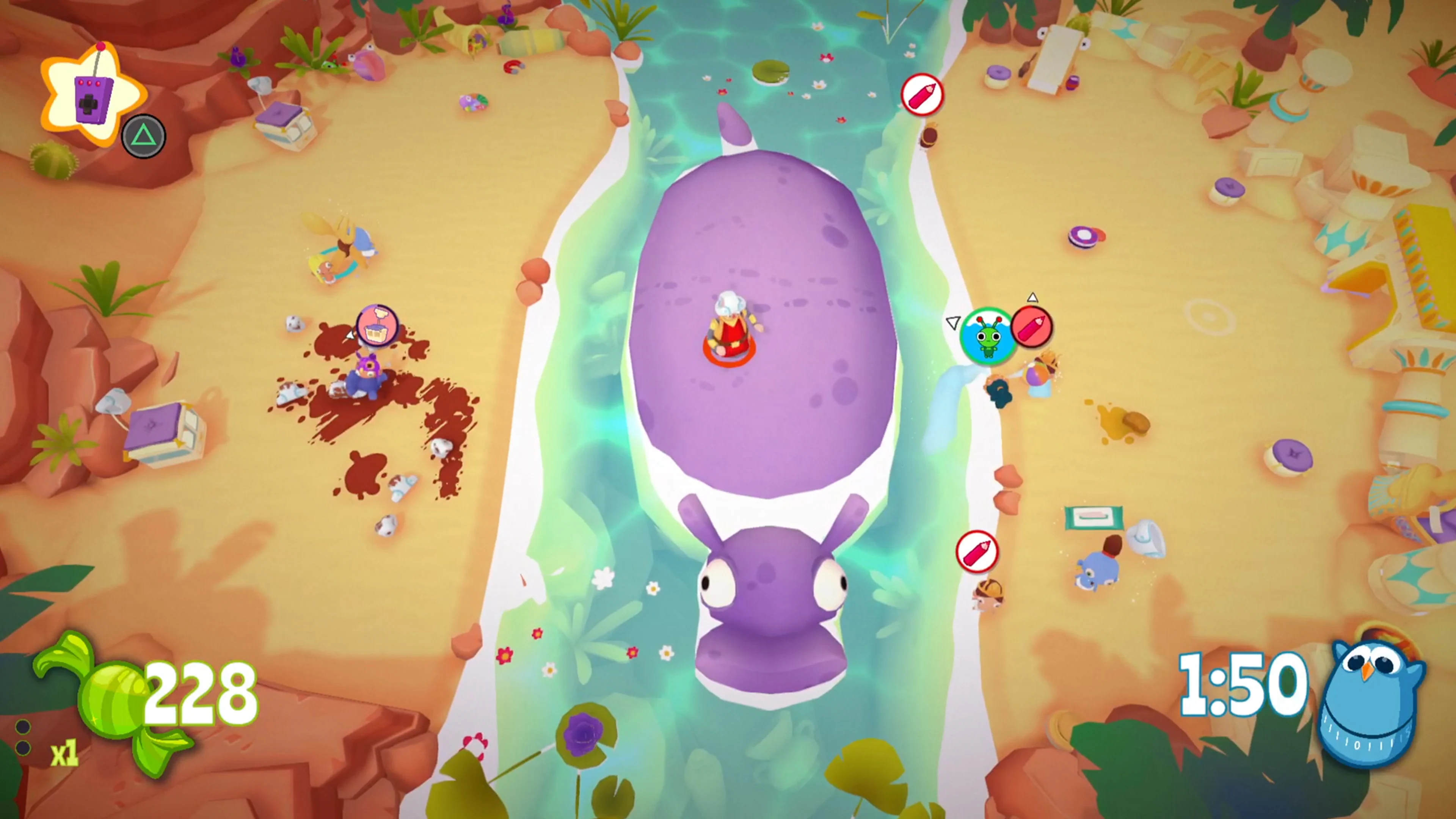Expand the small triangle pointer above the alien icon
1456x819 pixels.
coord(1033,297)
